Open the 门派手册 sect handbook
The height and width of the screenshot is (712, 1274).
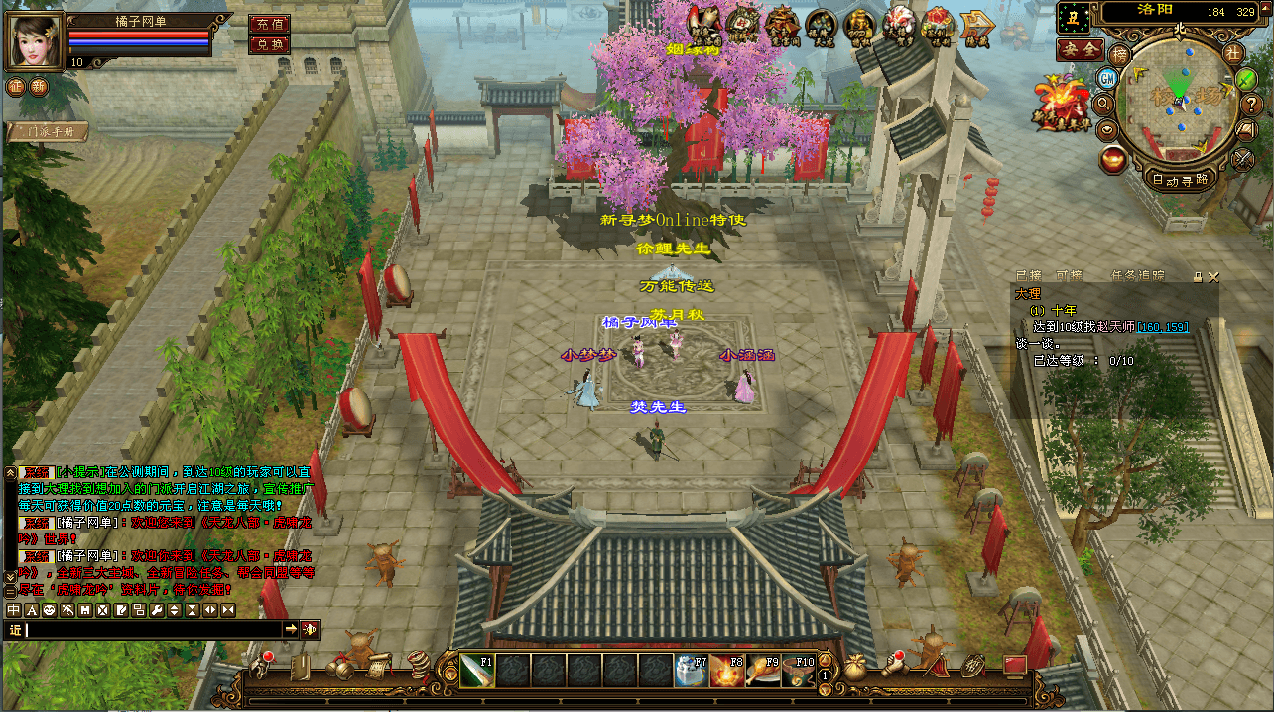coord(47,131)
